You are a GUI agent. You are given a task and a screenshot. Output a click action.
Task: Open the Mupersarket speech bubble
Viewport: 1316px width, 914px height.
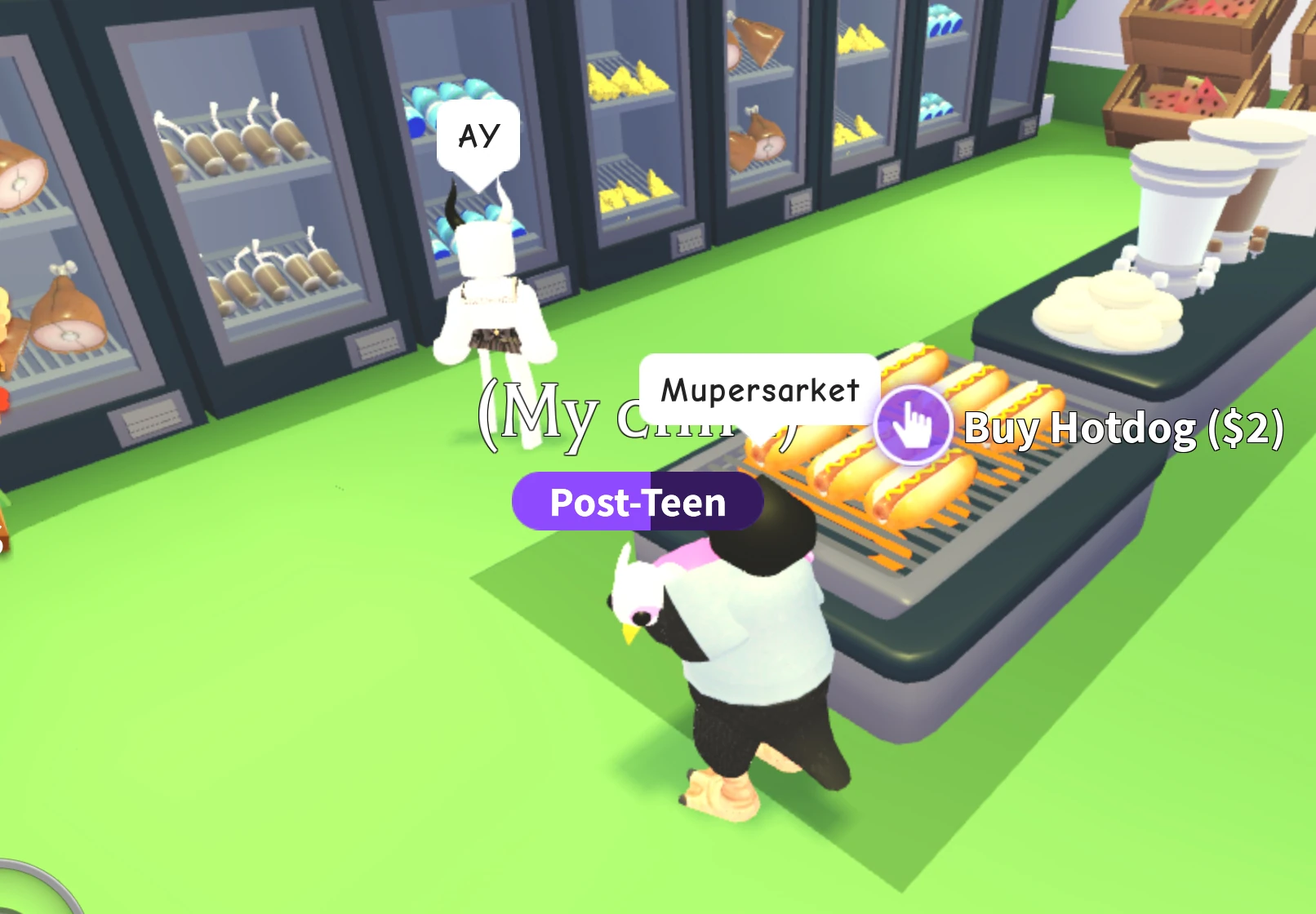point(759,389)
